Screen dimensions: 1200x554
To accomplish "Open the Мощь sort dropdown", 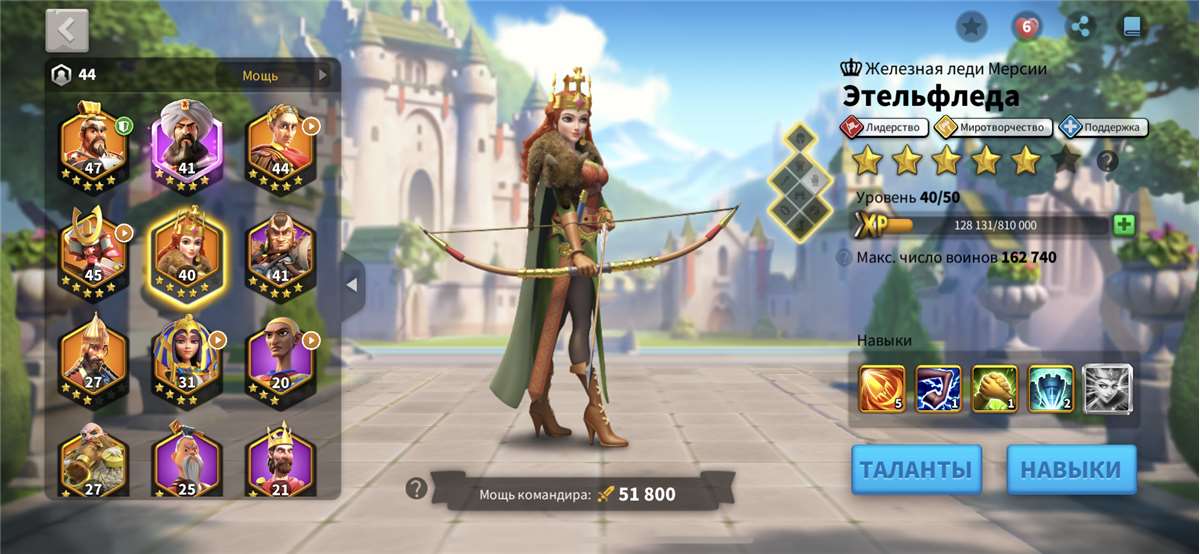I will click(x=285, y=75).
